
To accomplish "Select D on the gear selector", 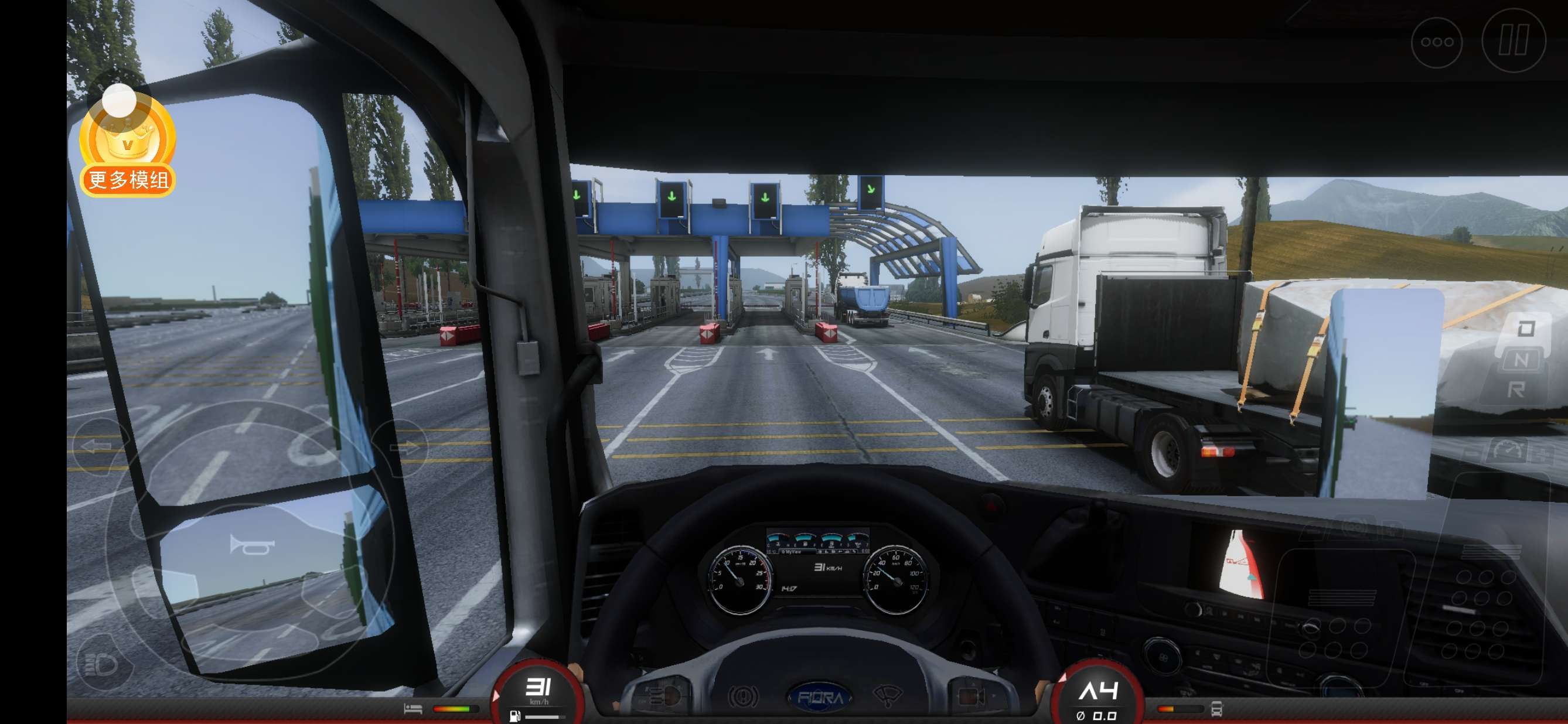I will pos(1525,329).
